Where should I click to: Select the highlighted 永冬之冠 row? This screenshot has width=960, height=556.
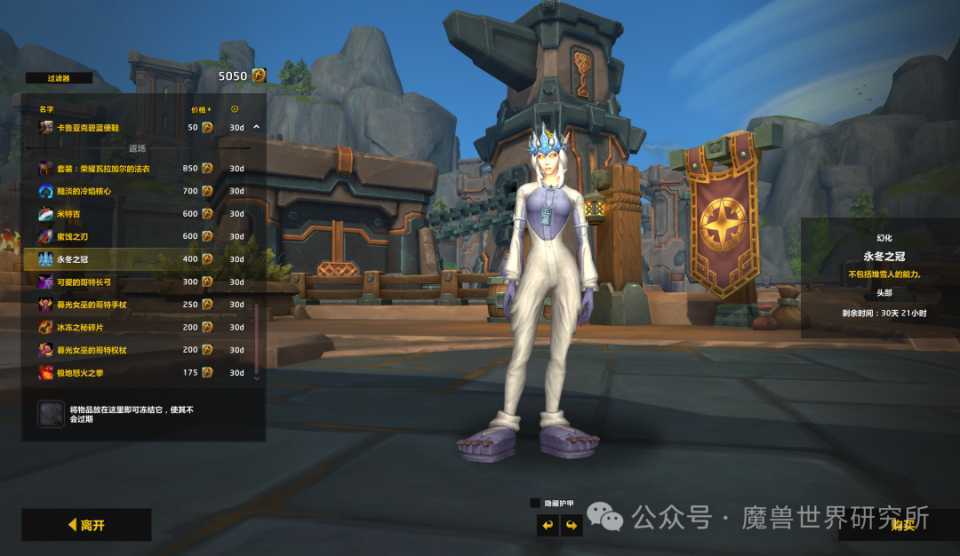tap(120, 259)
